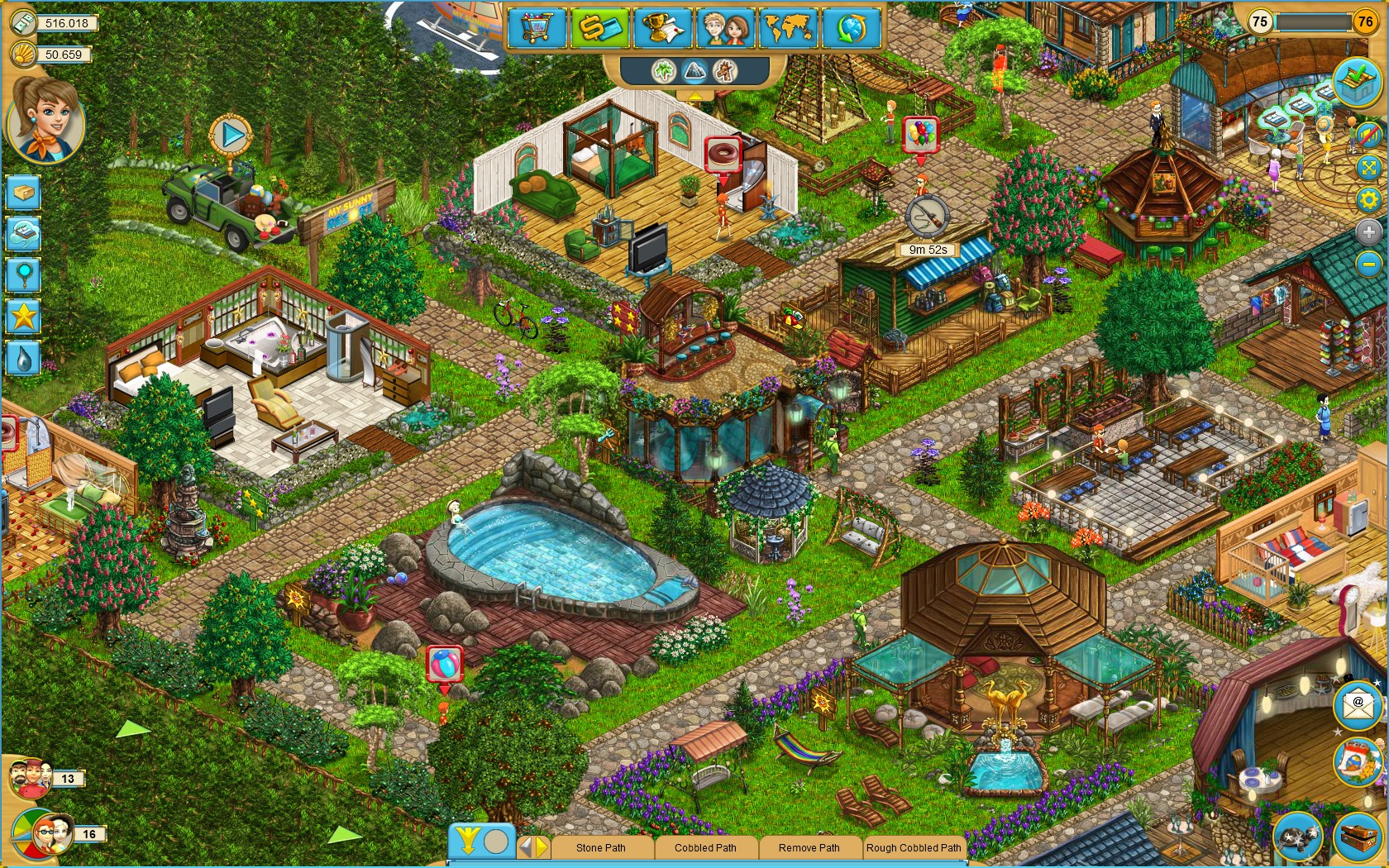Switch to the mountain resort tab
This screenshot has width=1389, height=868.
tap(693, 72)
